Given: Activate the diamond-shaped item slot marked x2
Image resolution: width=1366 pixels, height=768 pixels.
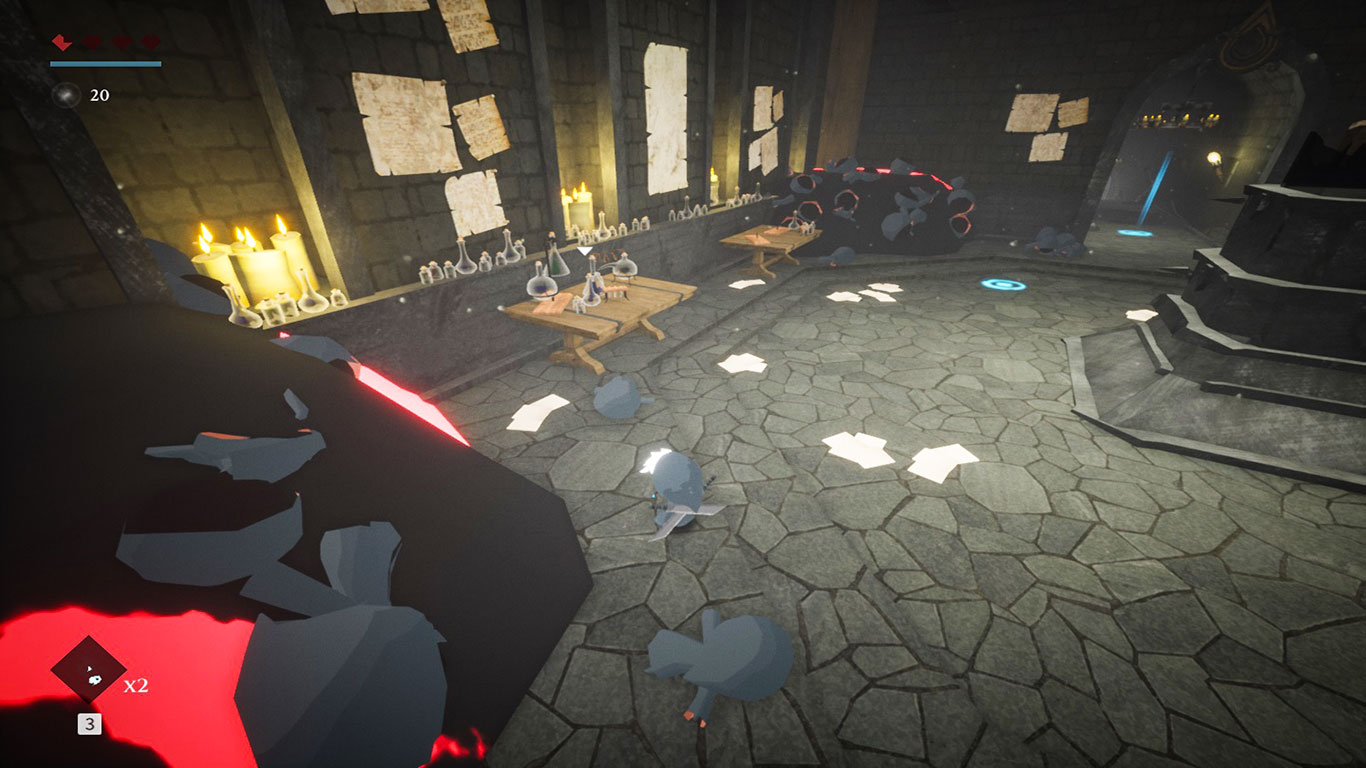Looking at the screenshot, I should click(89, 671).
